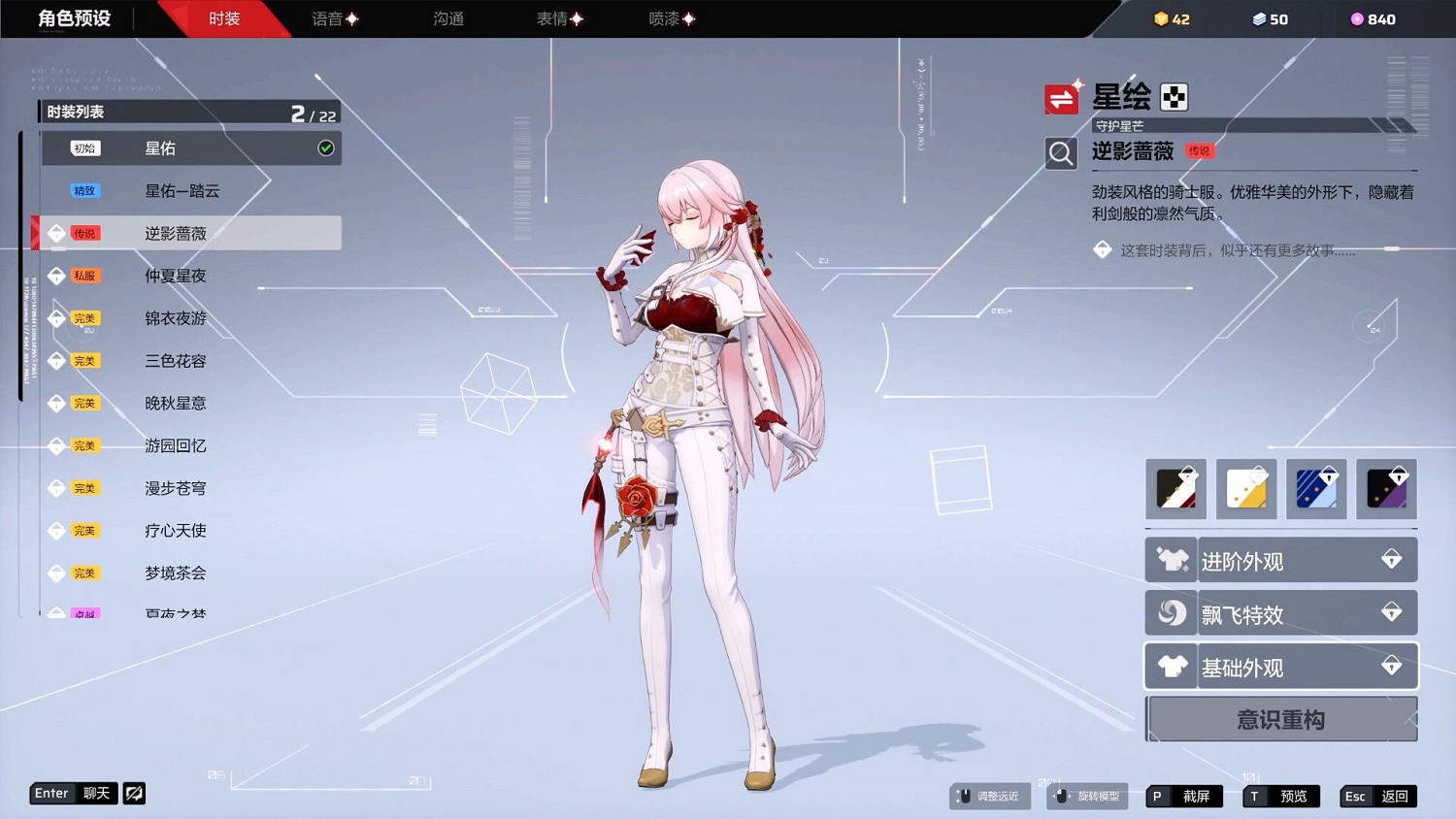Screen dimensions: 1456x819
Task: Click the outfit swap icon beside 星绘
Action: 1062,97
